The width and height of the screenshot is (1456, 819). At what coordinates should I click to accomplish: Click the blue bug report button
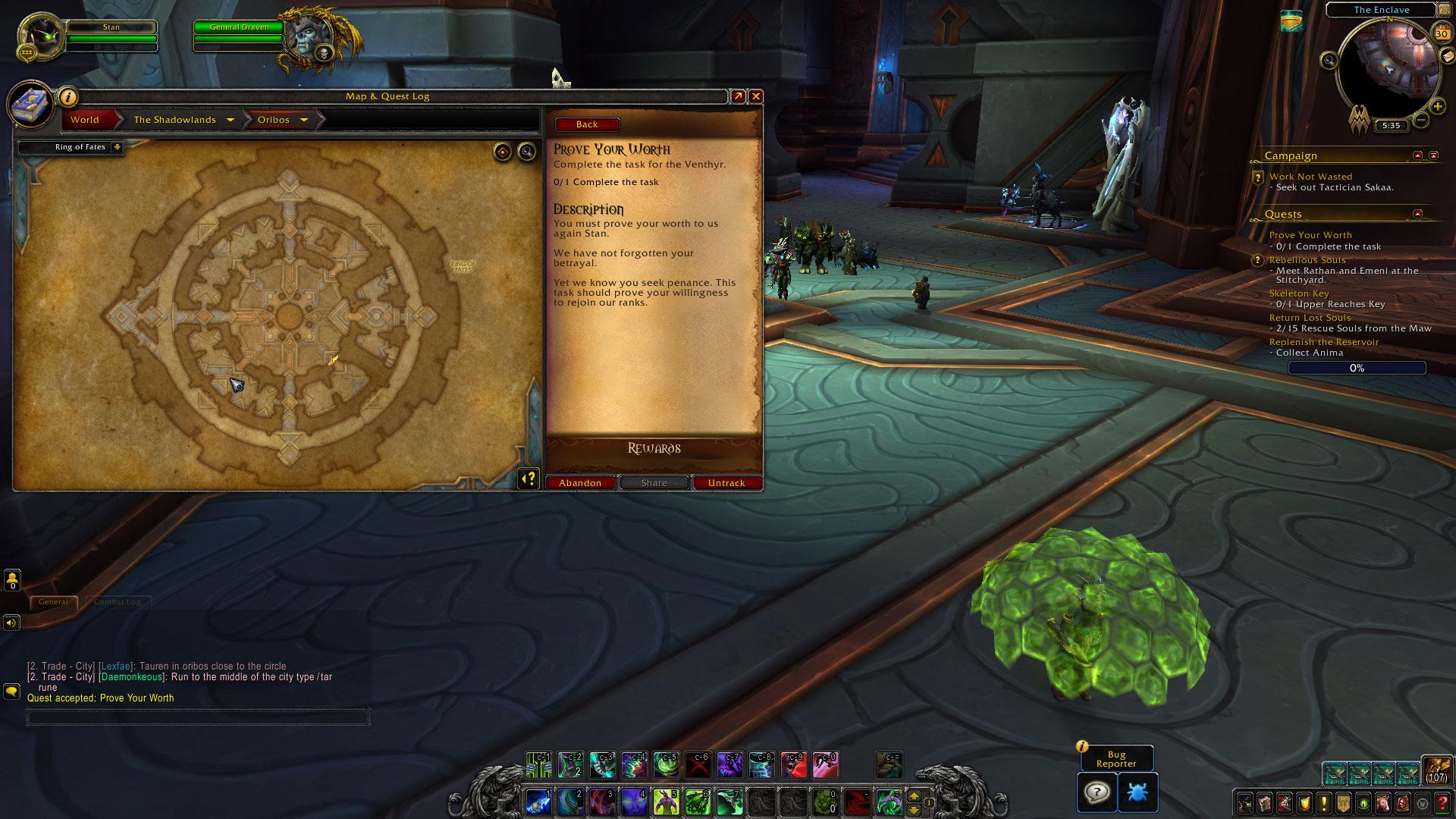point(1137,792)
